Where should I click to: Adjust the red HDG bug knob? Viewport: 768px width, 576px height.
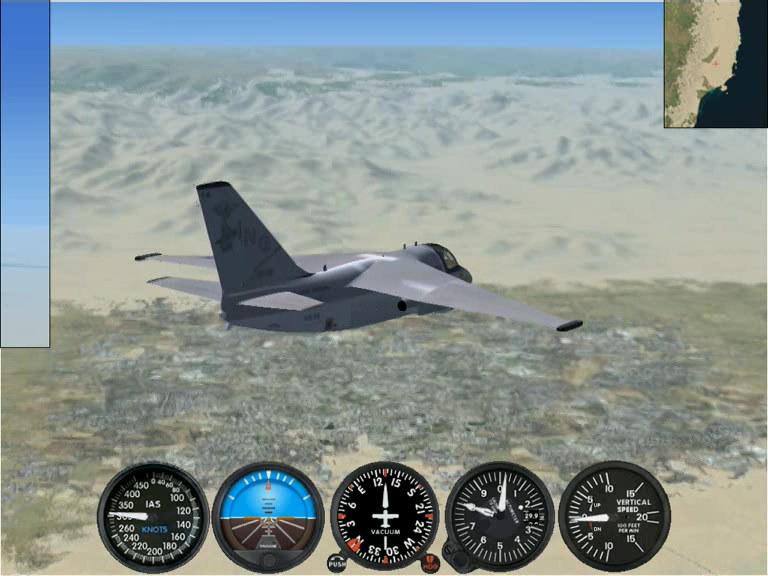click(x=430, y=563)
